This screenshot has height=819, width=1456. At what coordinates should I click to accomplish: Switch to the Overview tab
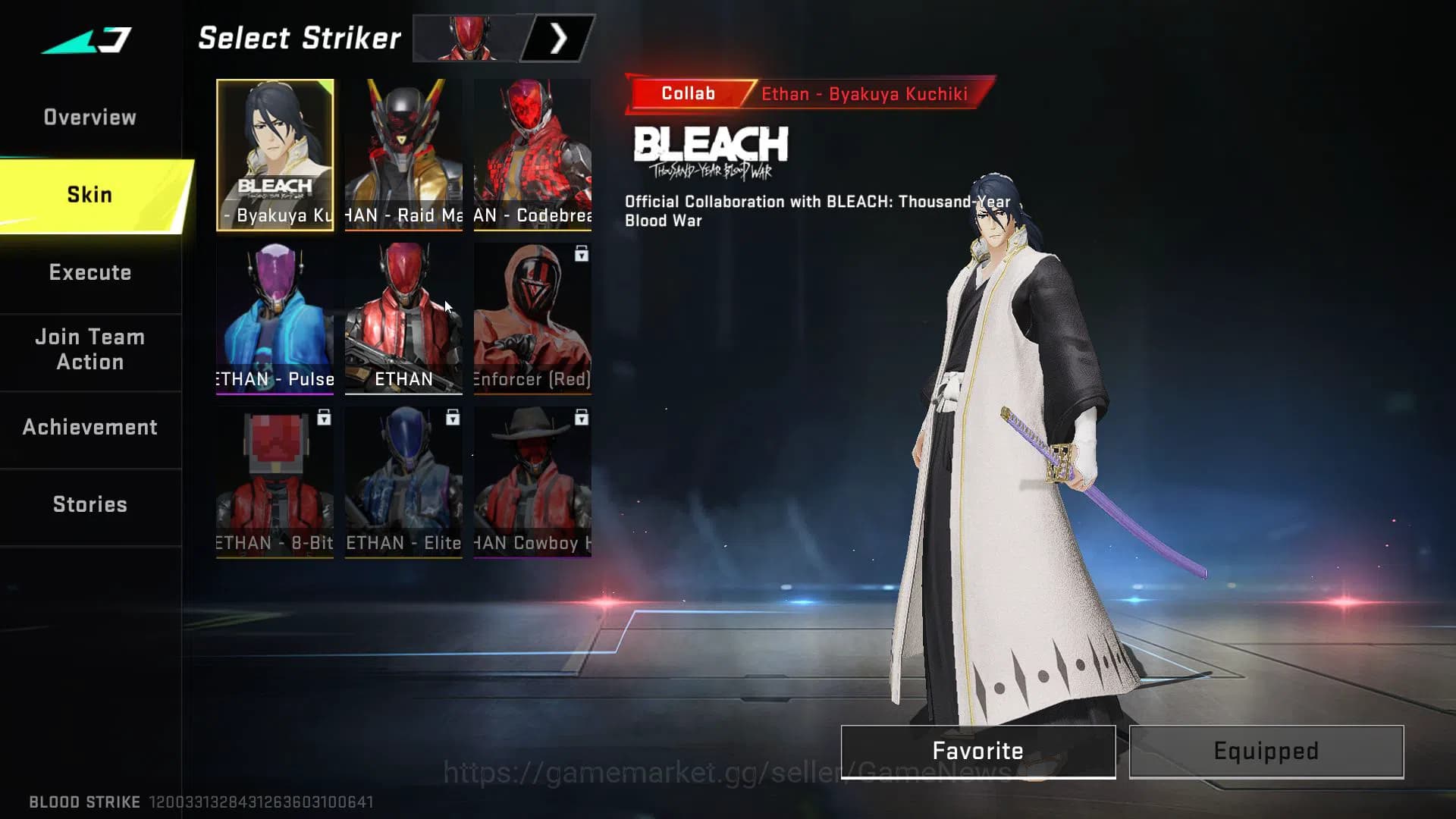point(90,117)
